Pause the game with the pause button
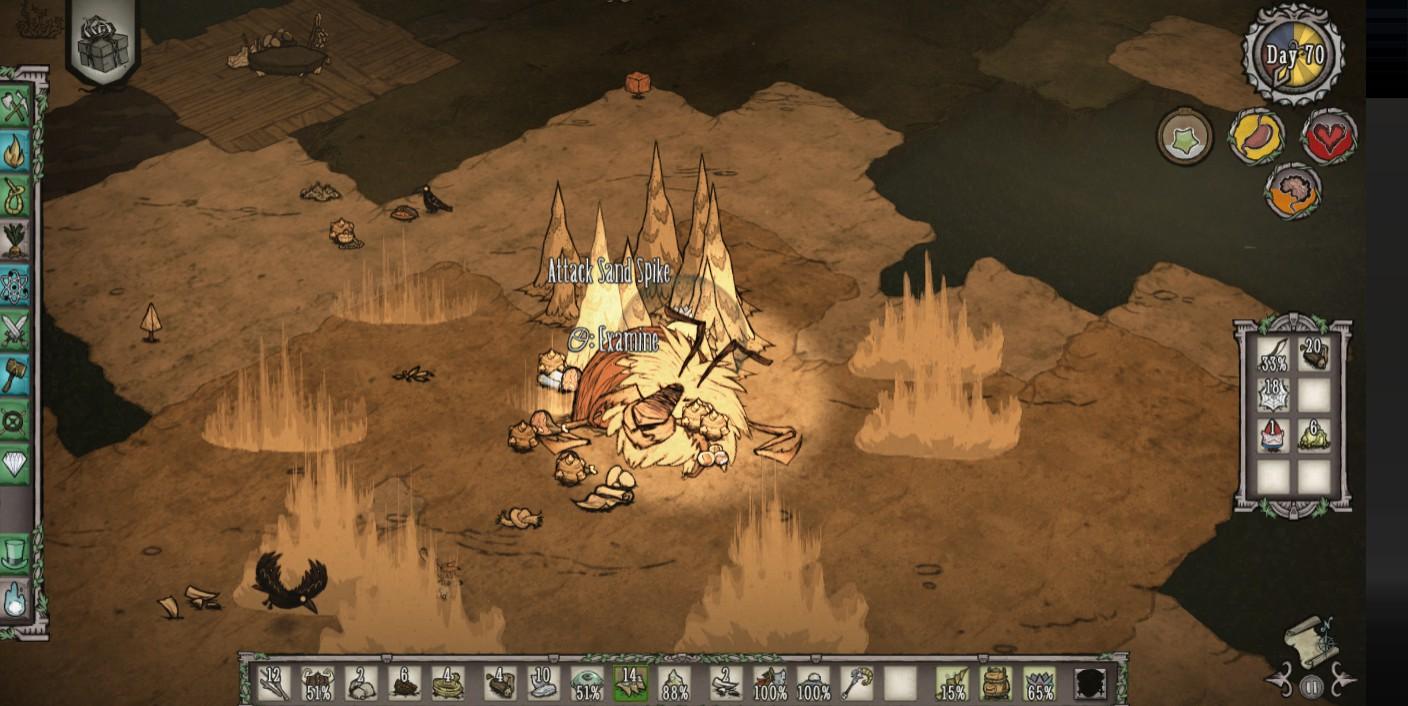1408x706 pixels. point(1311,687)
